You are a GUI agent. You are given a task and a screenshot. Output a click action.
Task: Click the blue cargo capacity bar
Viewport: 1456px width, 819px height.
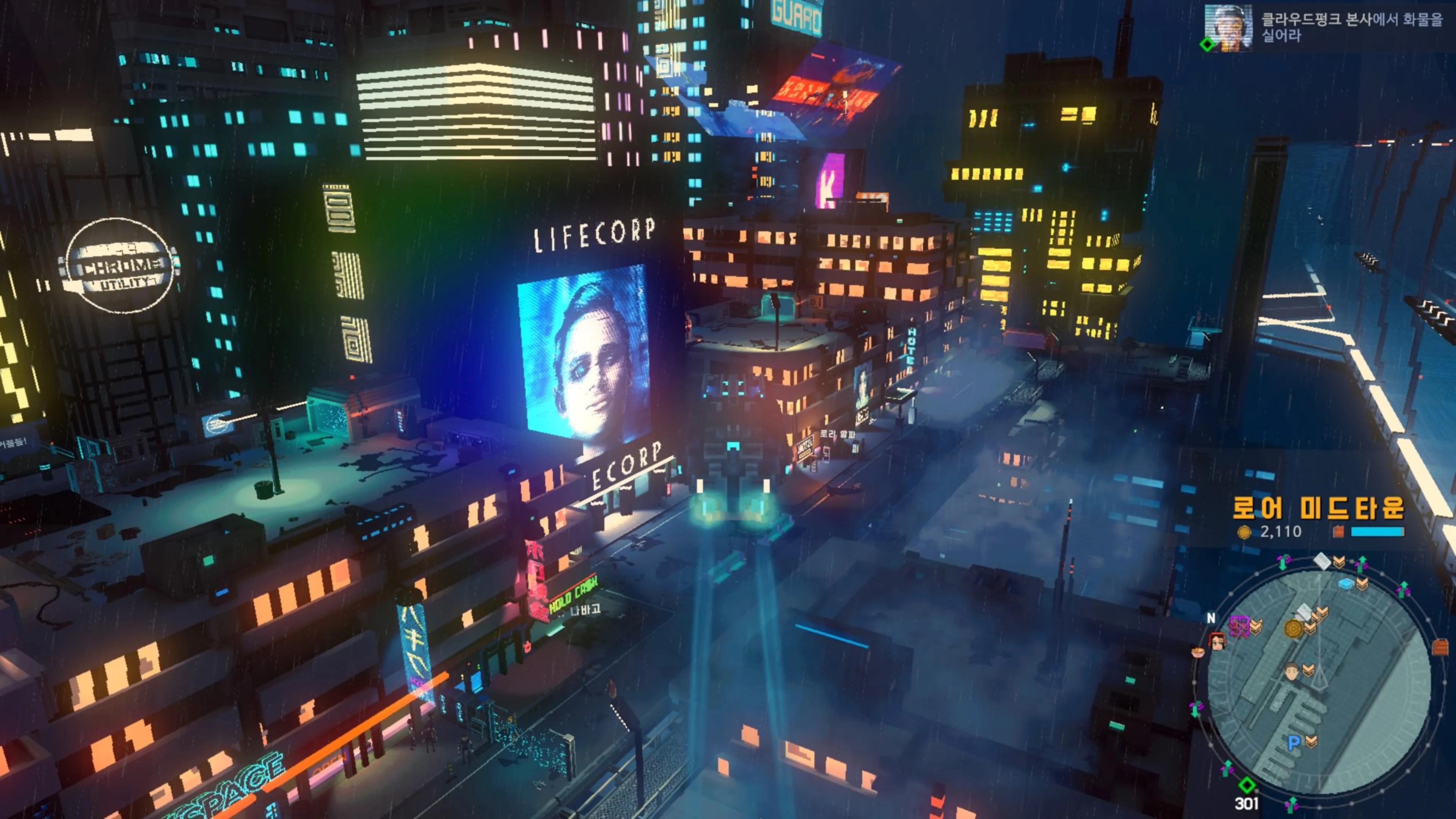(x=1378, y=532)
